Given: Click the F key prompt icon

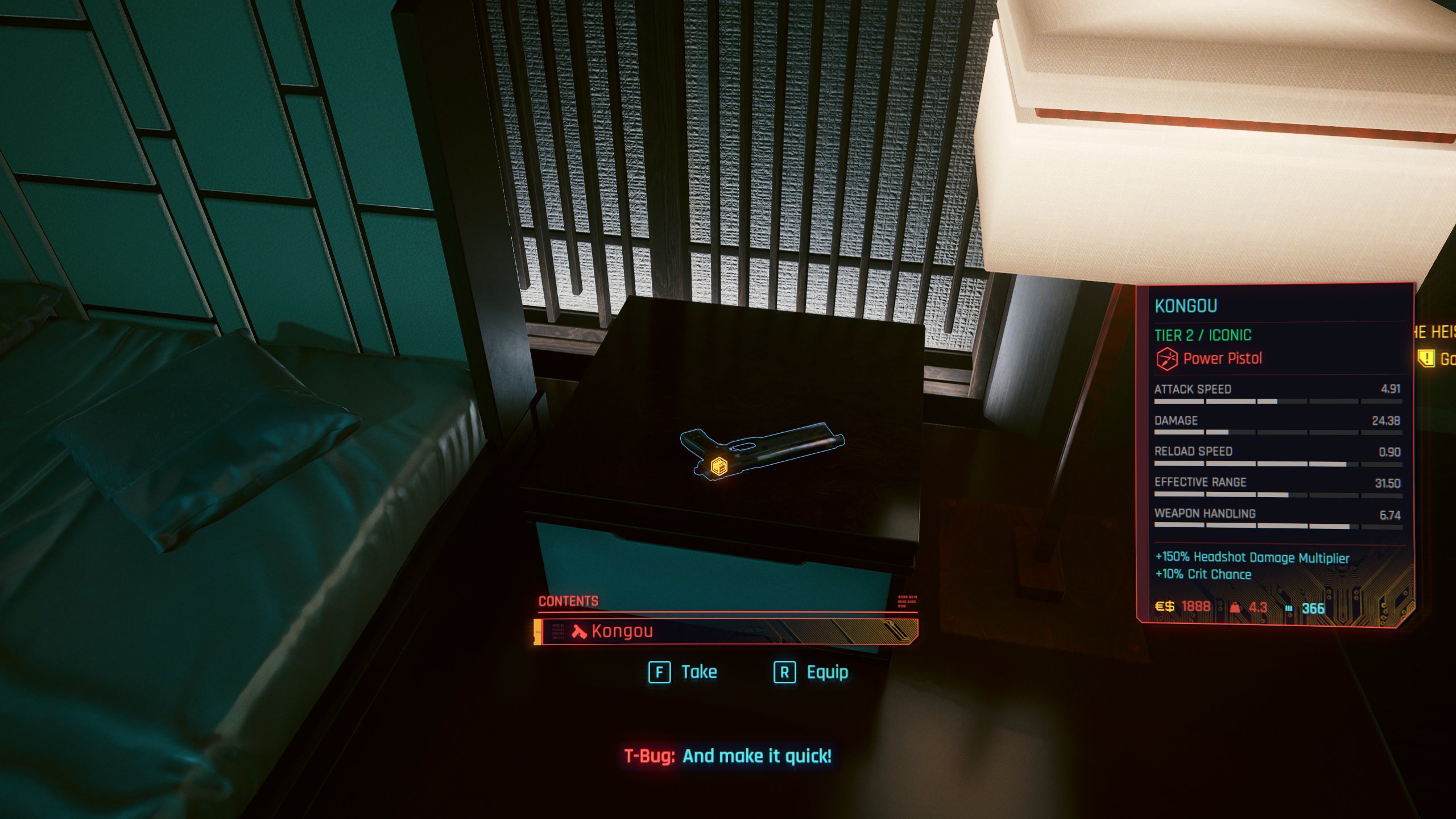Looking at the screenshot, I should pyautogui.click(x=659, y=672).
